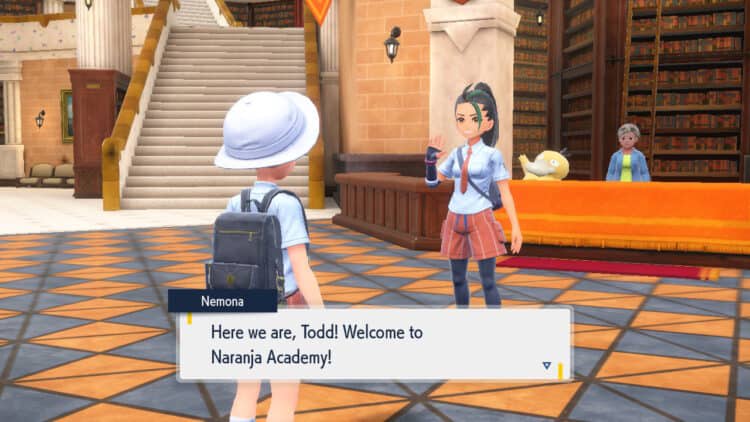
Task: Click the dialogue continue arrow indicator
Action: pyautogui.click(x=546, y=366)
